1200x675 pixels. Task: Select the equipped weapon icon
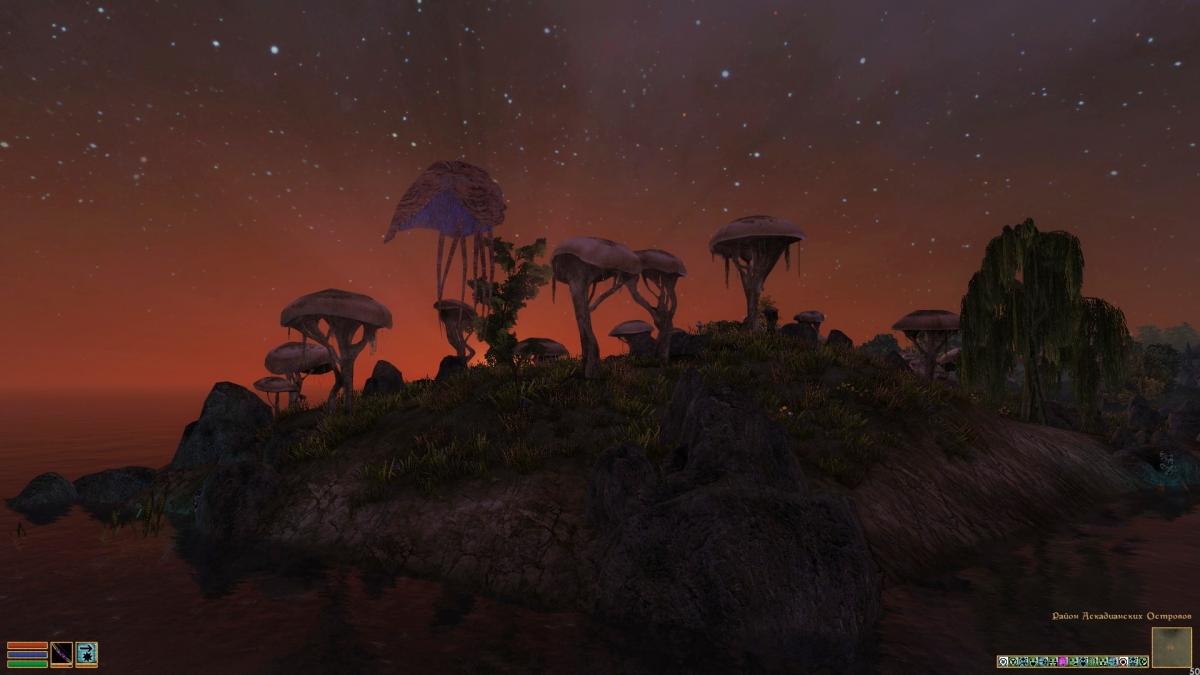tap(62, 654)
